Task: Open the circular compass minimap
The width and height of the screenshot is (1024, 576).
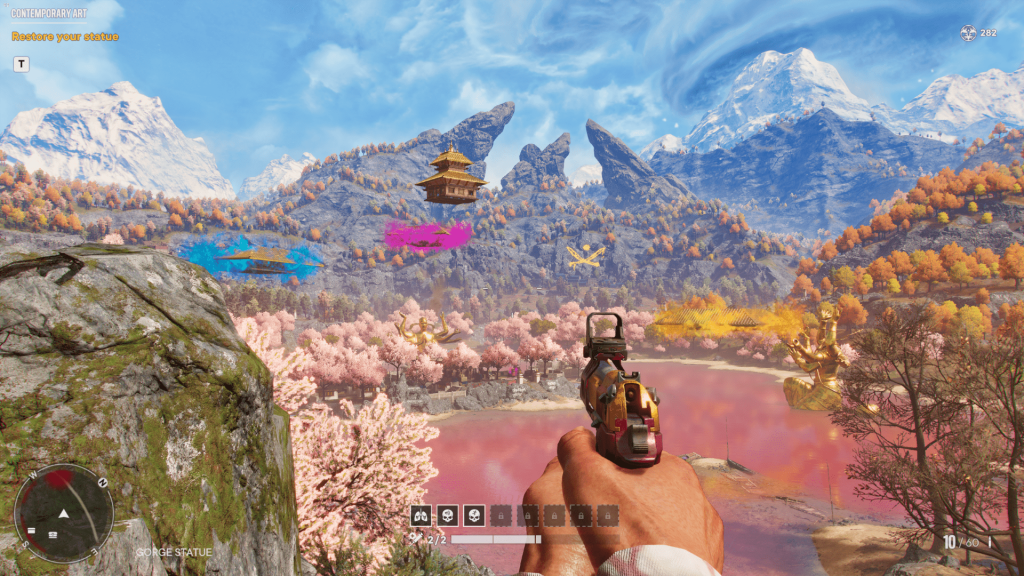Action: (63, 512)
